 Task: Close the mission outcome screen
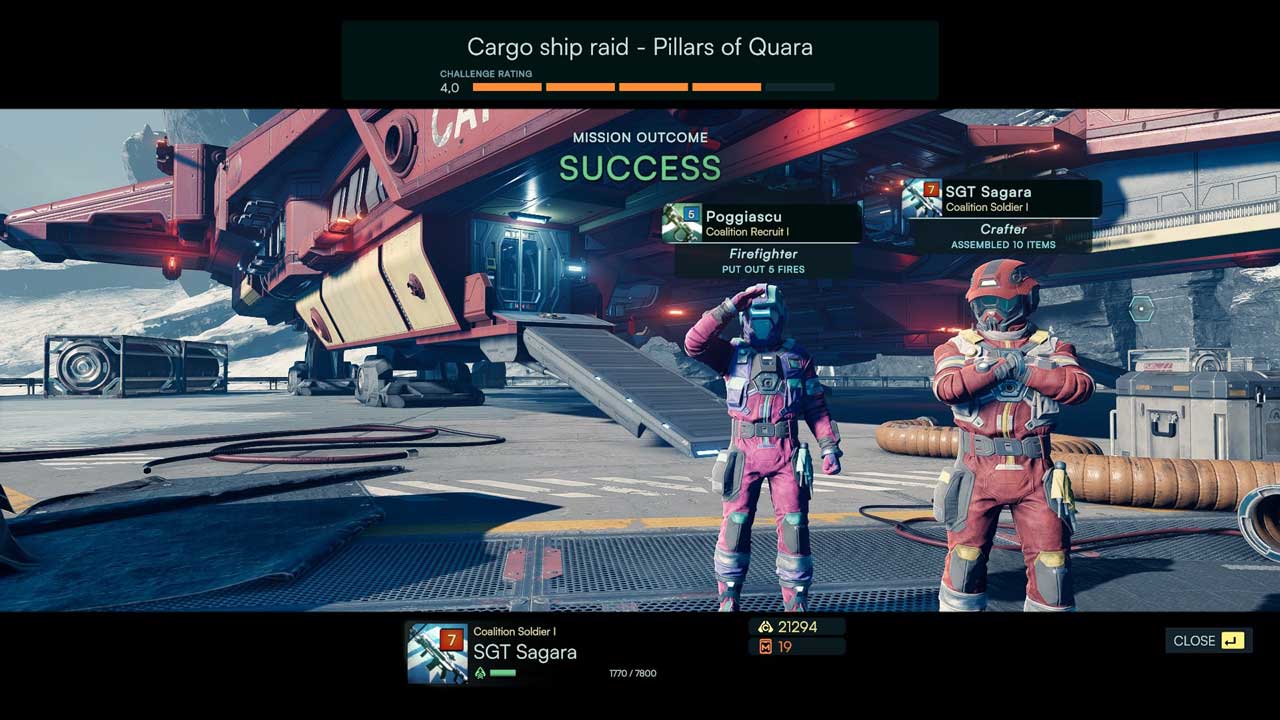pos(1208,641)
